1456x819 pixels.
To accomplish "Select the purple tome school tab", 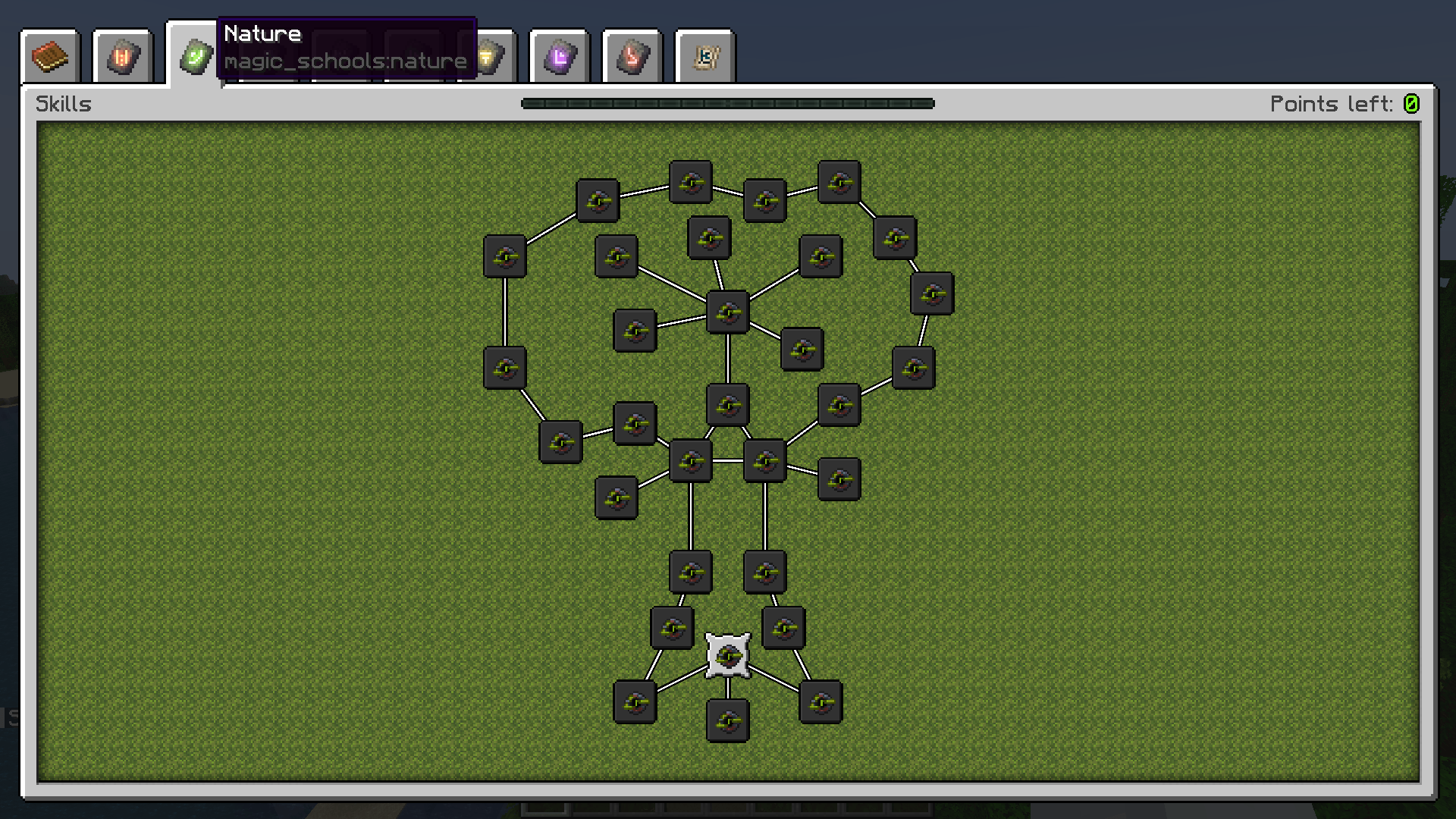I will coord(559,55).
